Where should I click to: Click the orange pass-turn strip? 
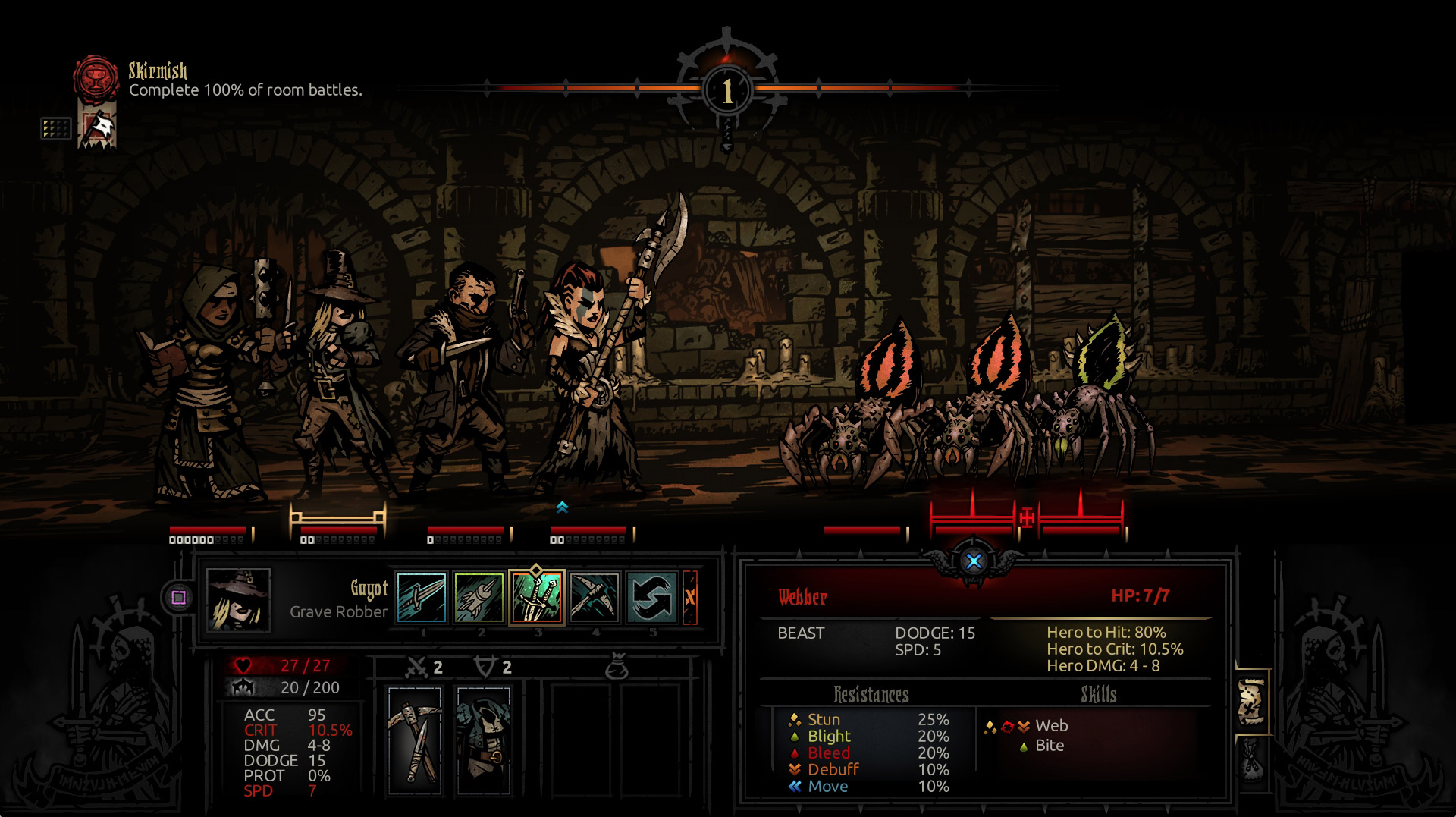[690, 597]
